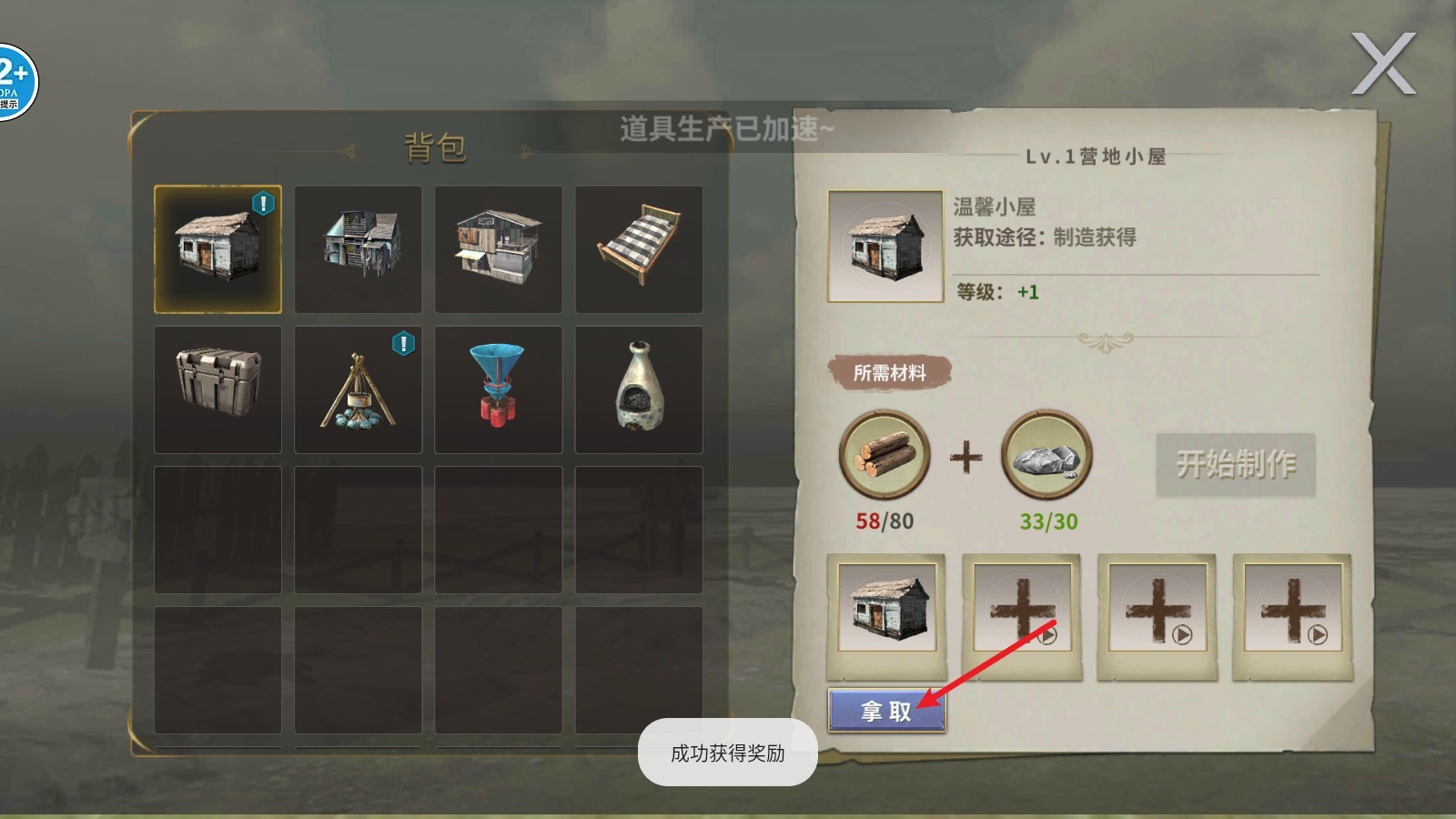Image resolution: width=1456 pixels, height=819 pixels.
Task: Select the blue funnel water collector
Action: (x=499, y=388)
